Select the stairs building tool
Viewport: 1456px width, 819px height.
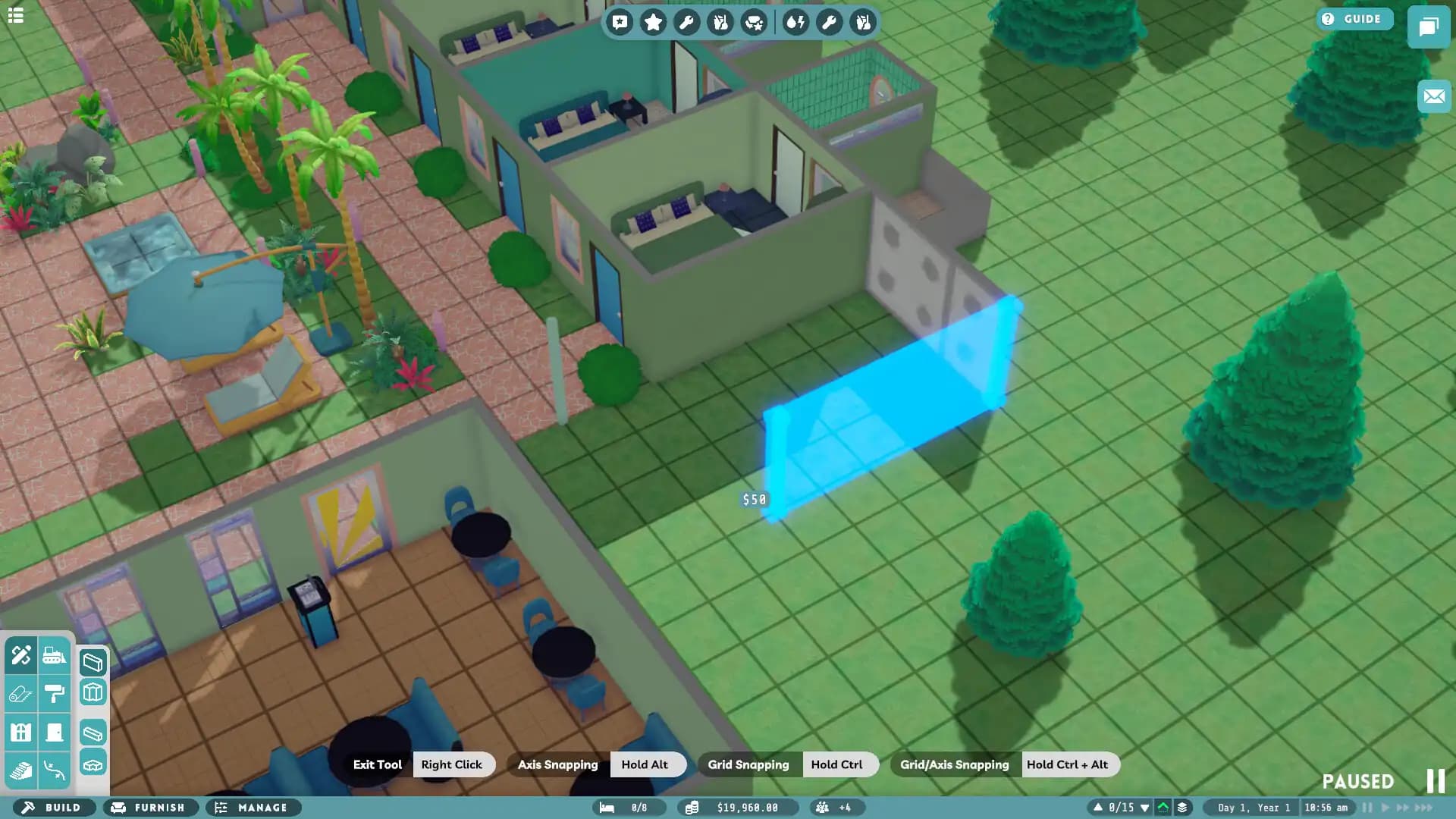point(21,768)
